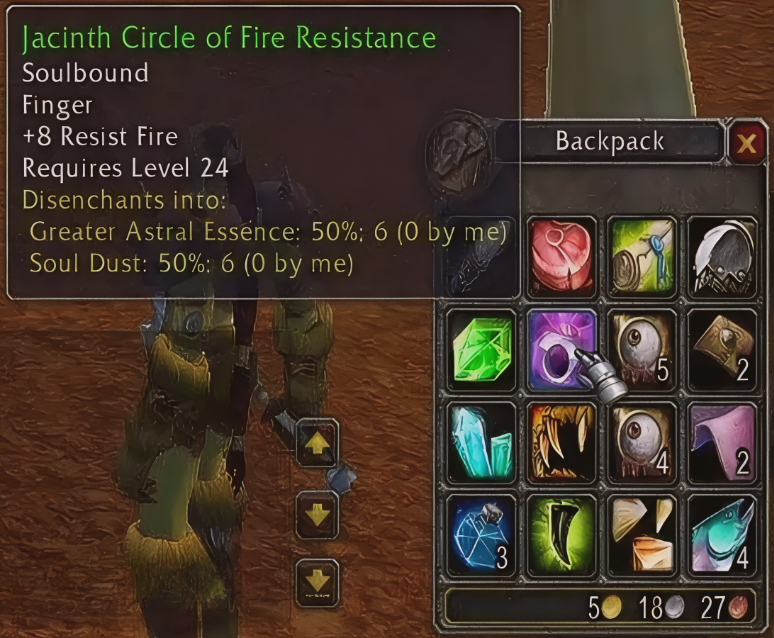The height and width of the screenshot is (638, 774).
Task: Select the eyeball stack of 4
Action: [643, 440]
